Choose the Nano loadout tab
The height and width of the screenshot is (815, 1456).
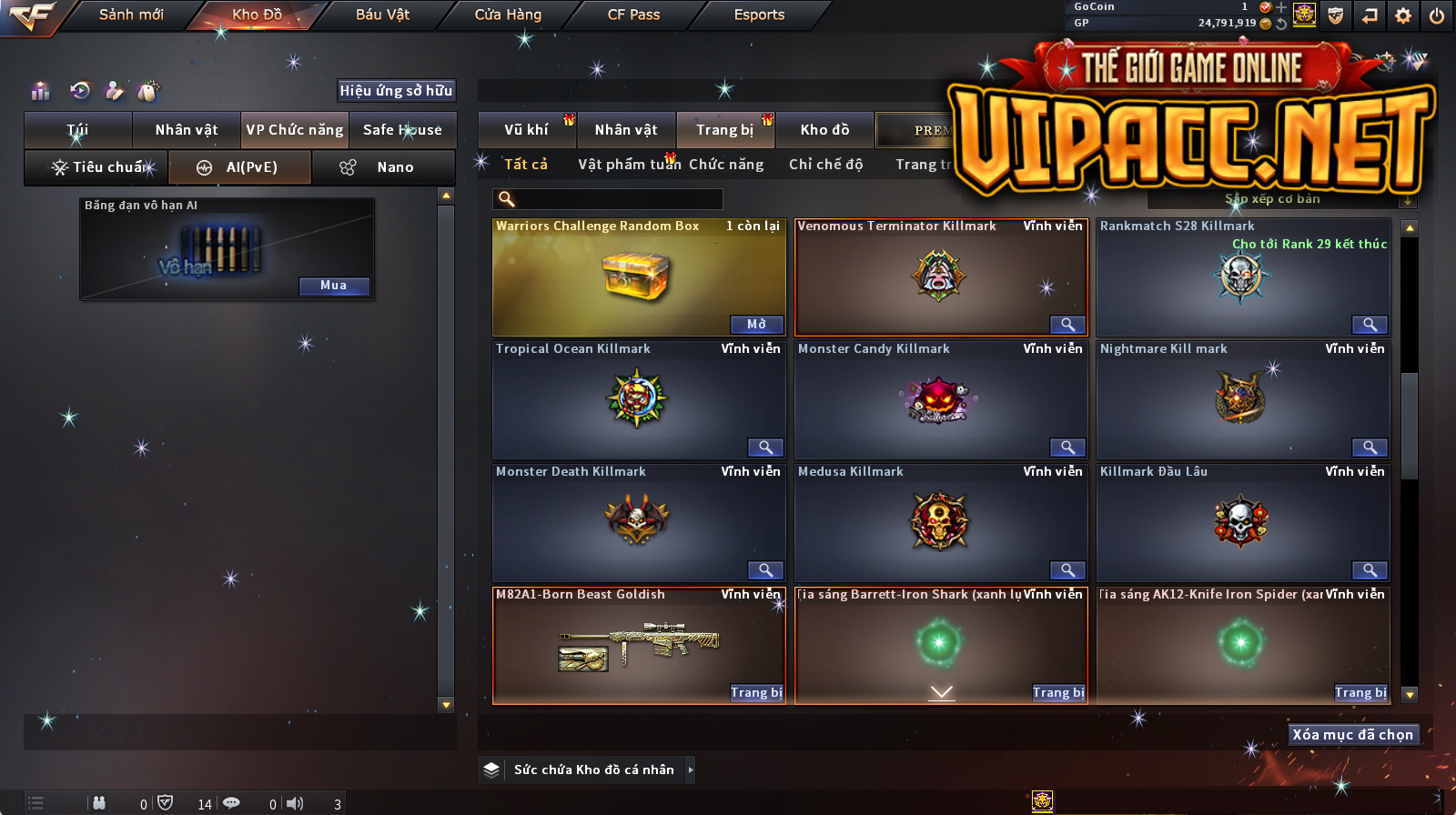click(383, 167)
